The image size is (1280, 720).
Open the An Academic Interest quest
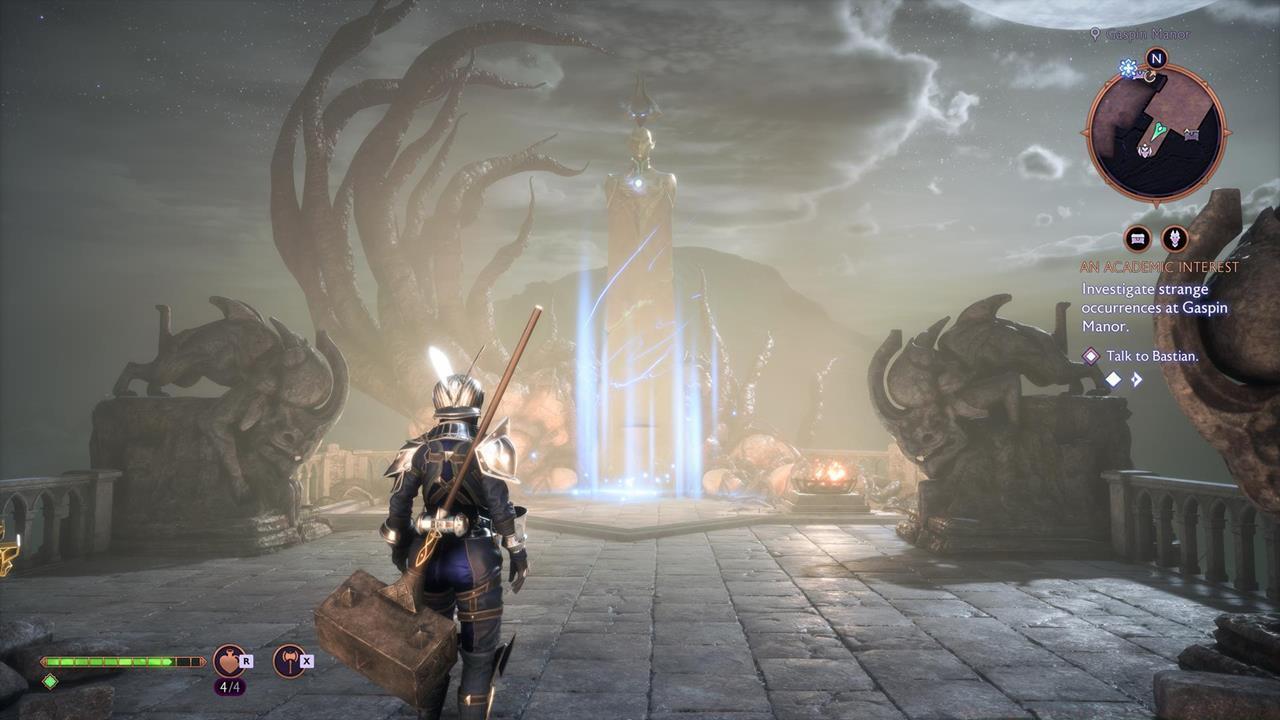click(1159, 267)
